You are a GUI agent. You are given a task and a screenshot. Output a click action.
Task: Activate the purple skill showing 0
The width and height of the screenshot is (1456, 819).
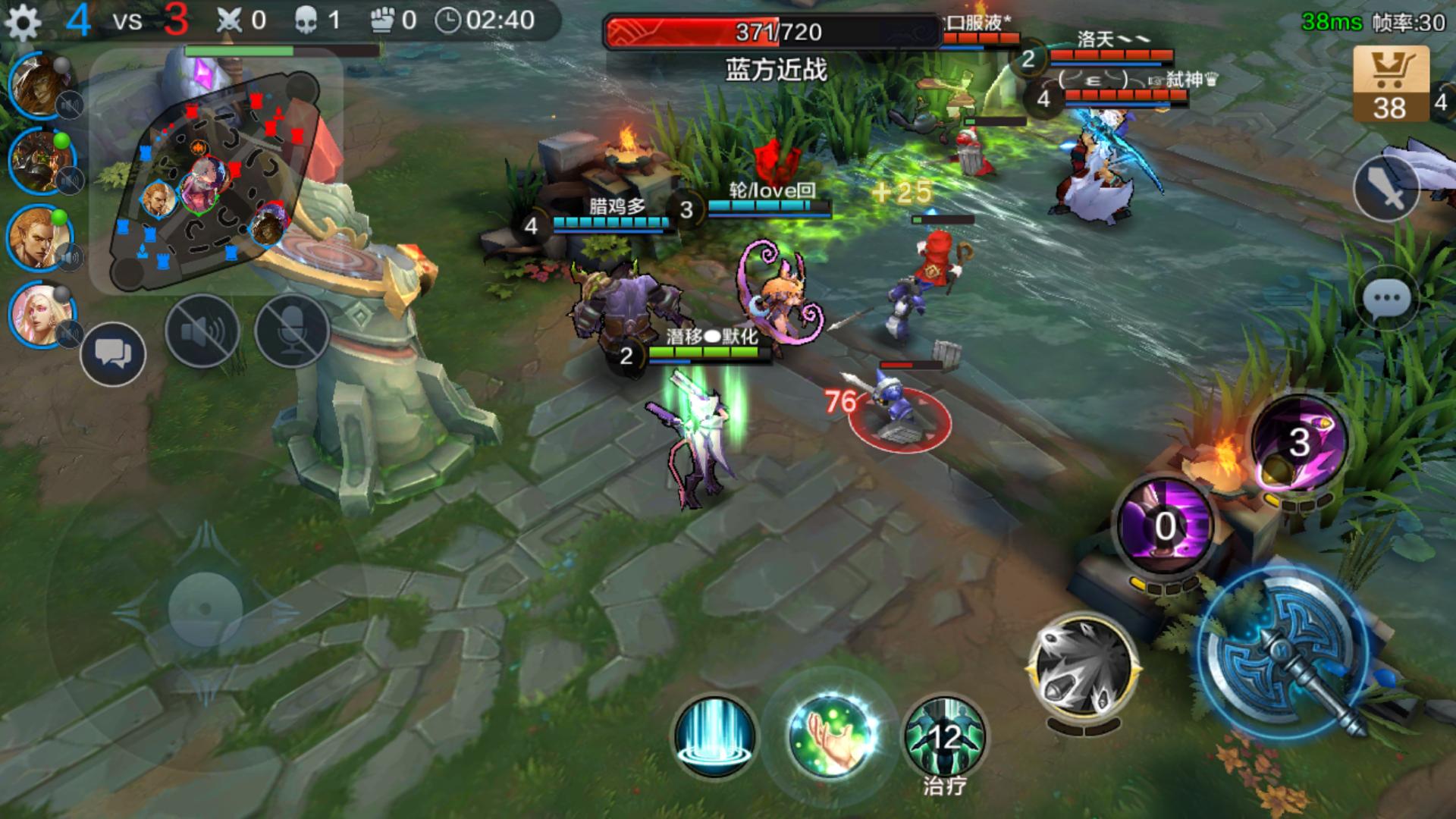pos(1166,525)
